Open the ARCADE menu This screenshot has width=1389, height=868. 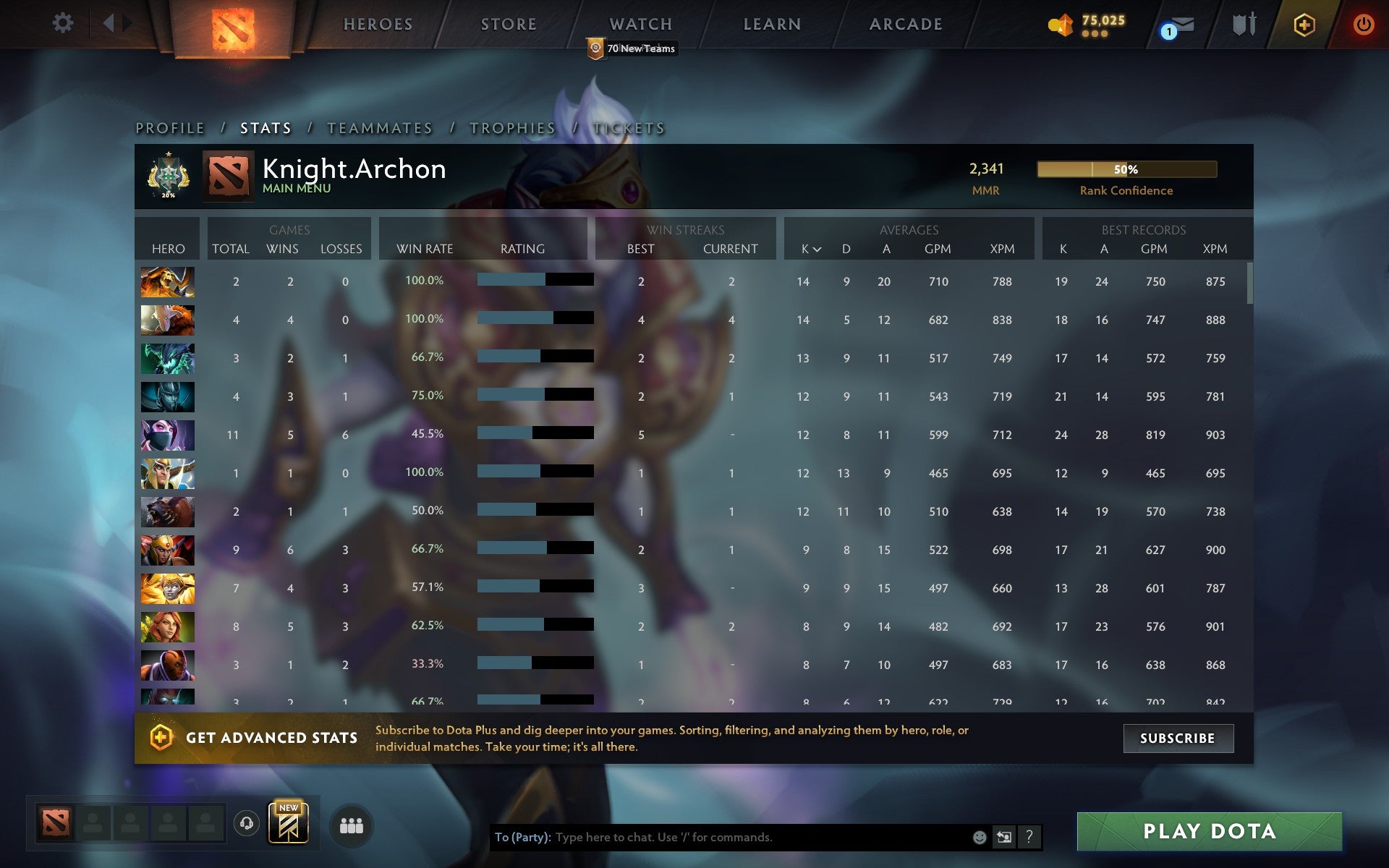tap(906, 24)
